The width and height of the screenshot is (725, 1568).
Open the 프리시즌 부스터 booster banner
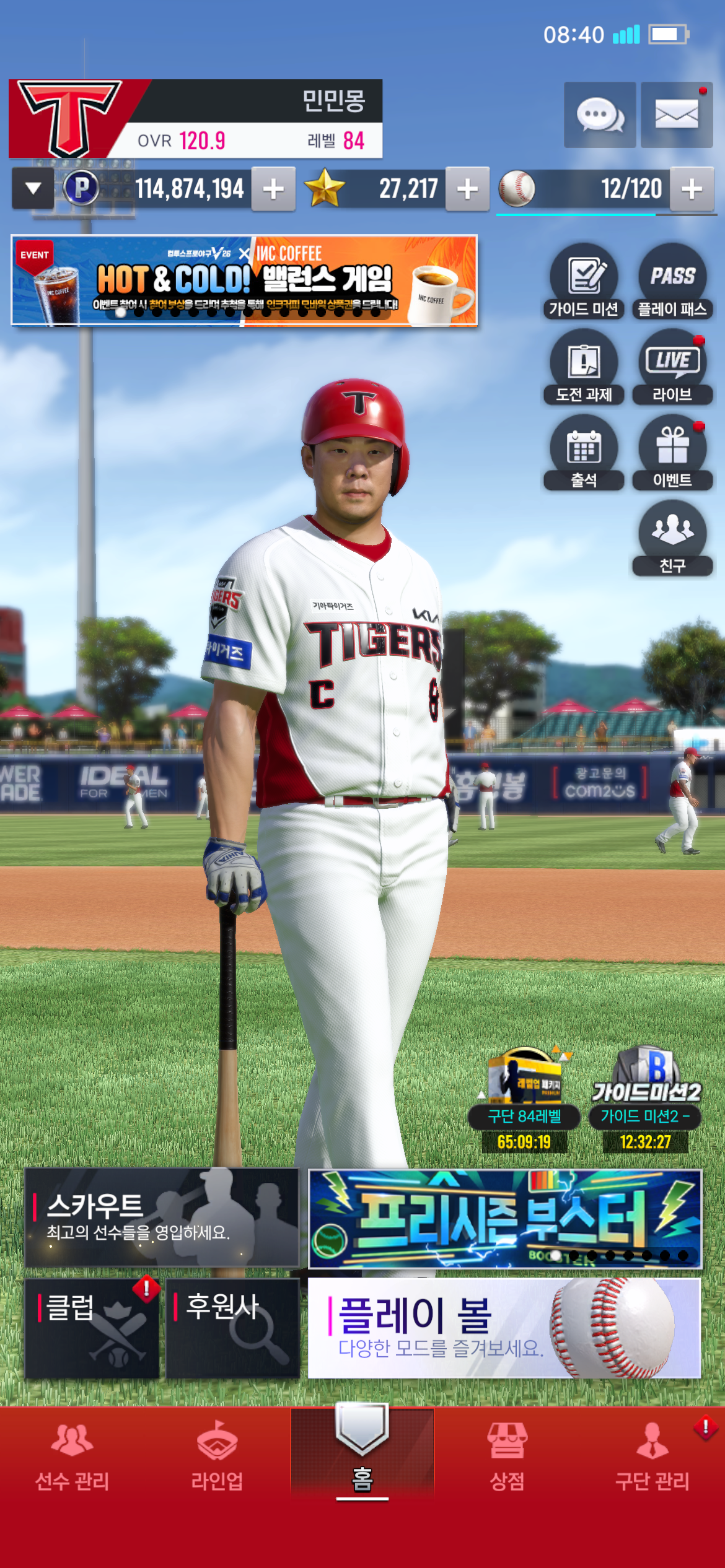(x=505, y=1218)
